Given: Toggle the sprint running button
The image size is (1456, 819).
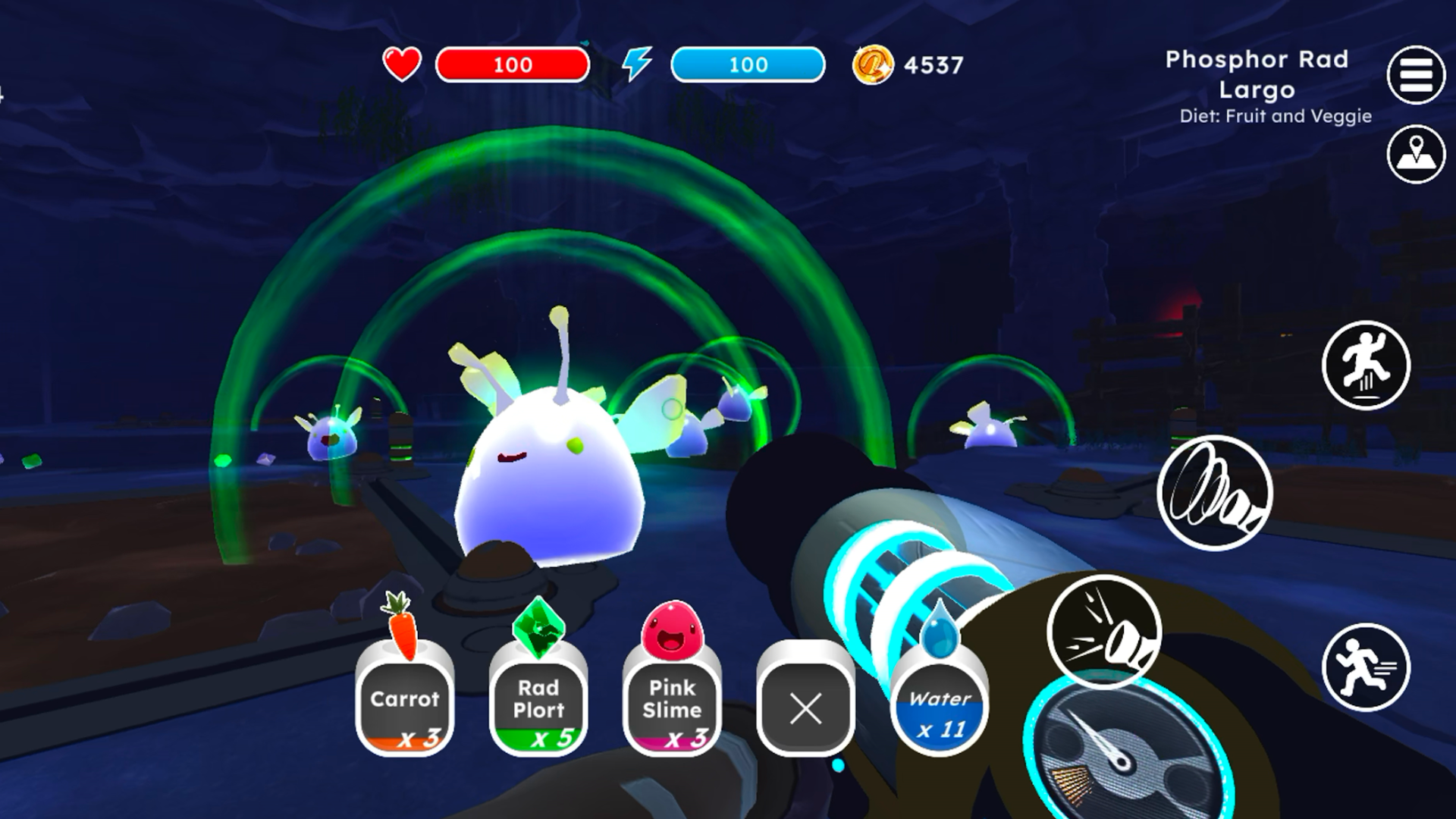Looking at the screenshot, I should 1366,667.
